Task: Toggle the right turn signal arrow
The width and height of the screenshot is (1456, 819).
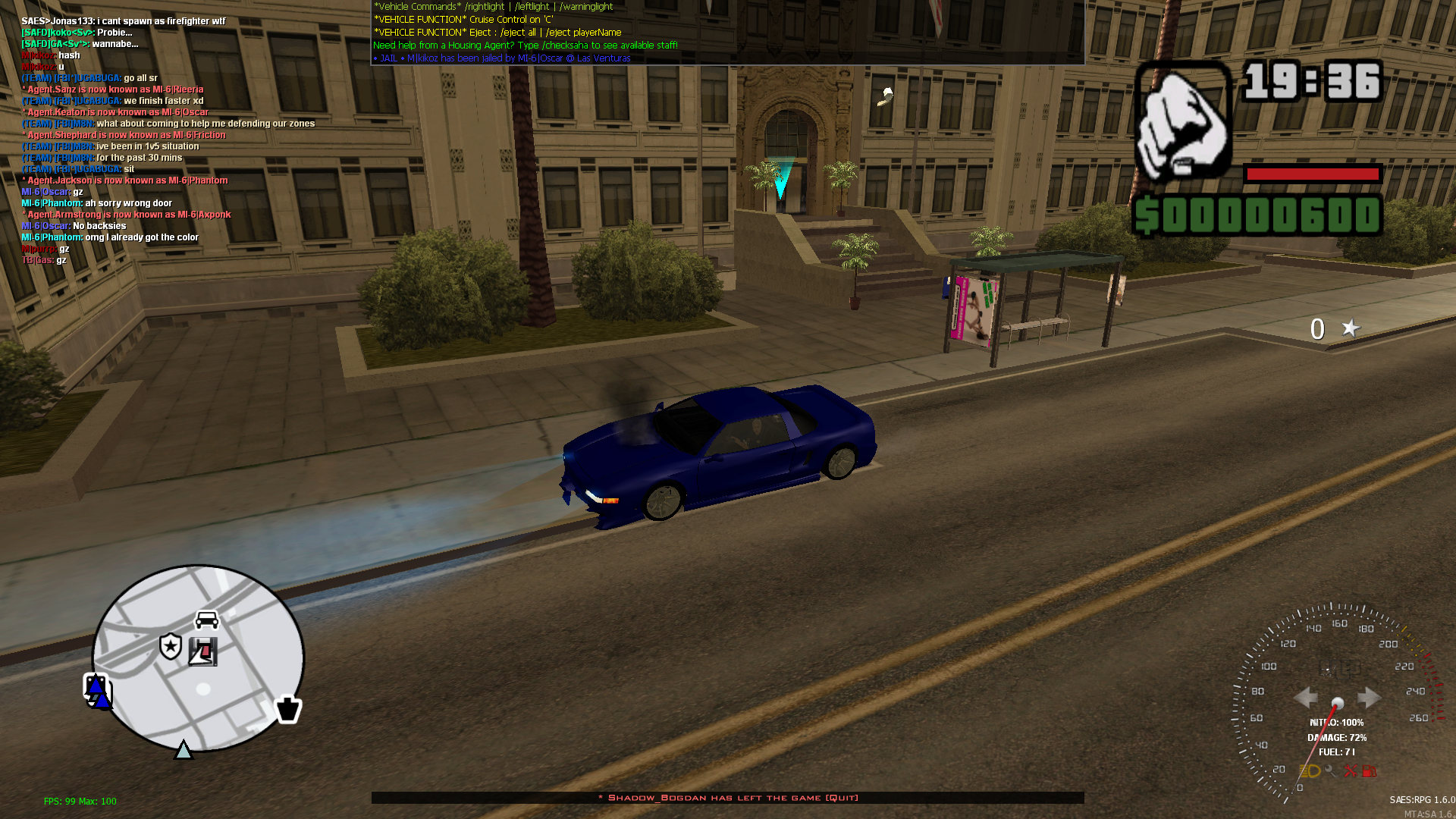Action: pos(1369,696)
